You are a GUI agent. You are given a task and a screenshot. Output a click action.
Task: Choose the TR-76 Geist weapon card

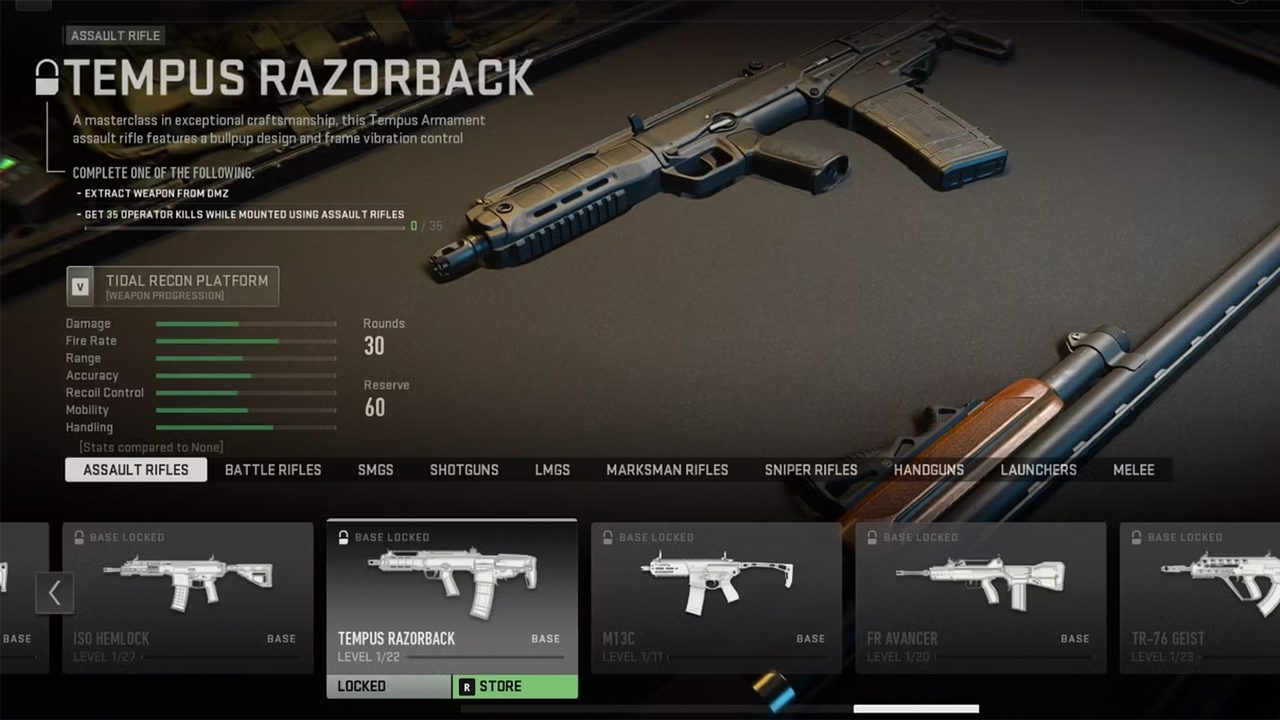coord(1200,596)
